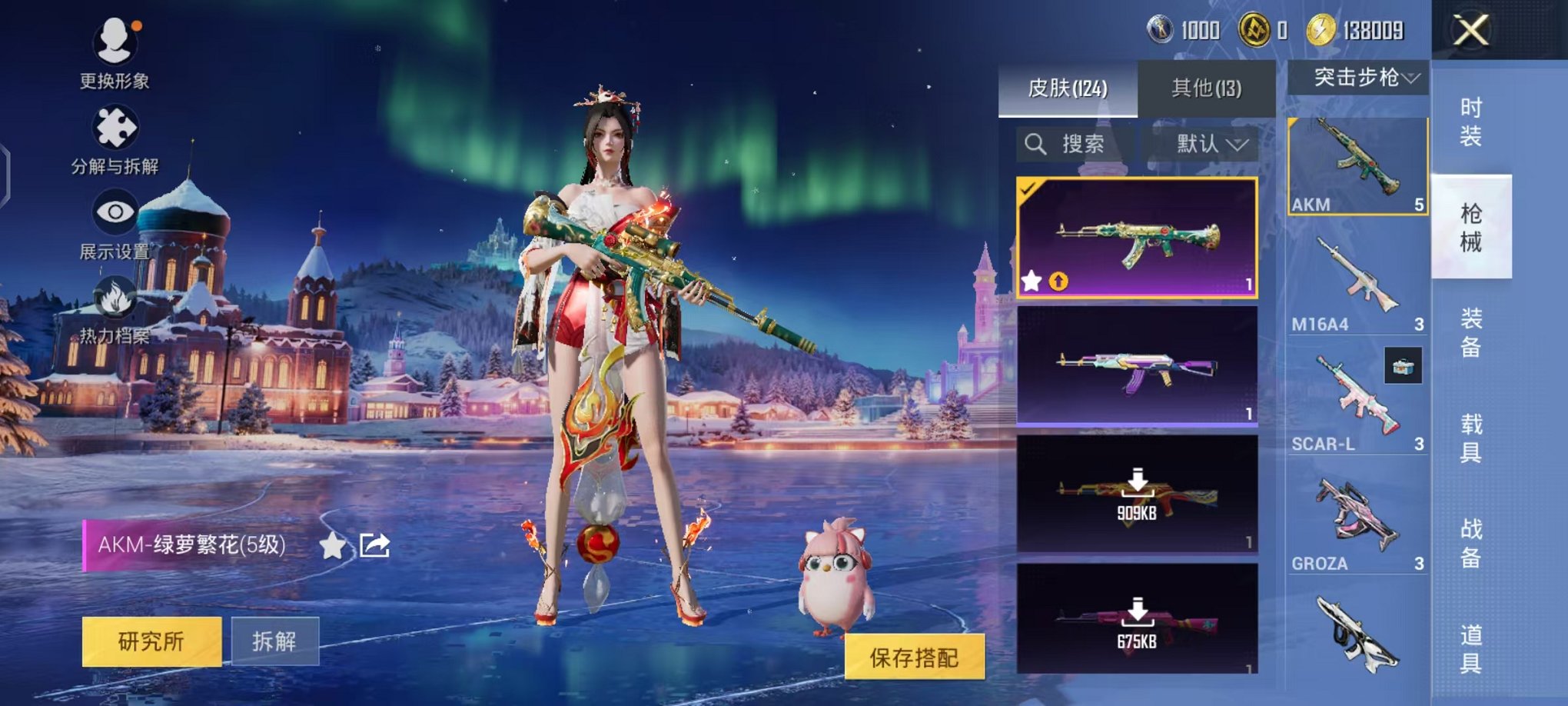Switch to the 其他(13) tab
Screen dimensions: 1568x706
1205,89
